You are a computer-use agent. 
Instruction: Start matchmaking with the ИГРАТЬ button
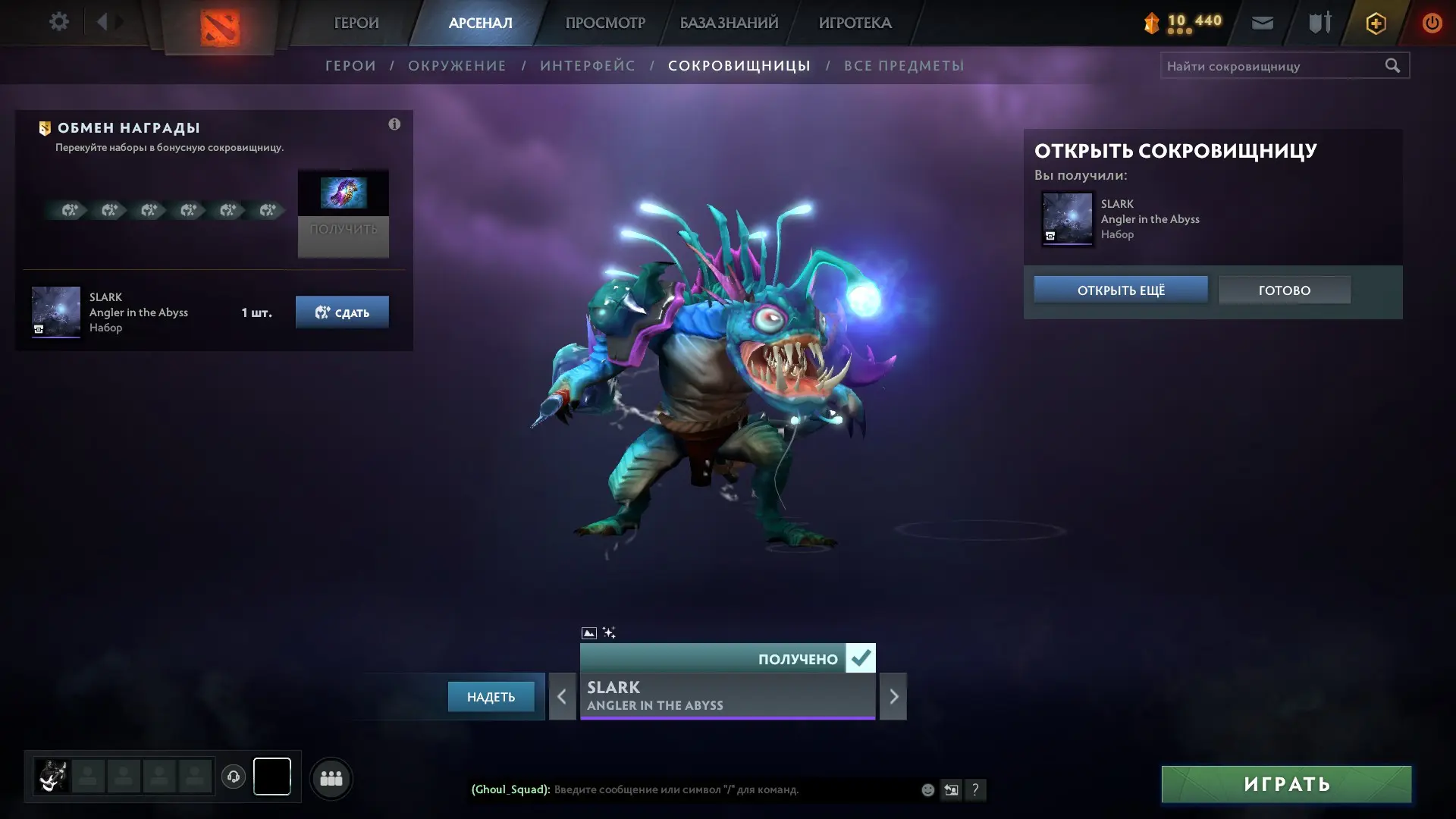(1286, 784)
